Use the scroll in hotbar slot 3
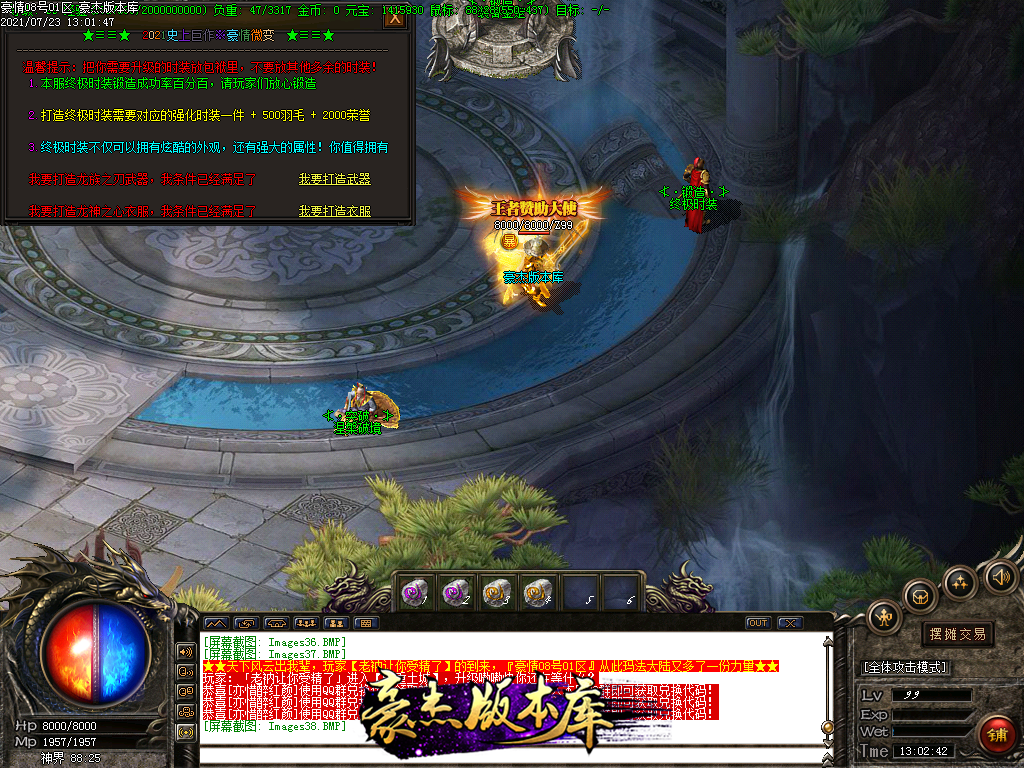 (x=496, y=593)
